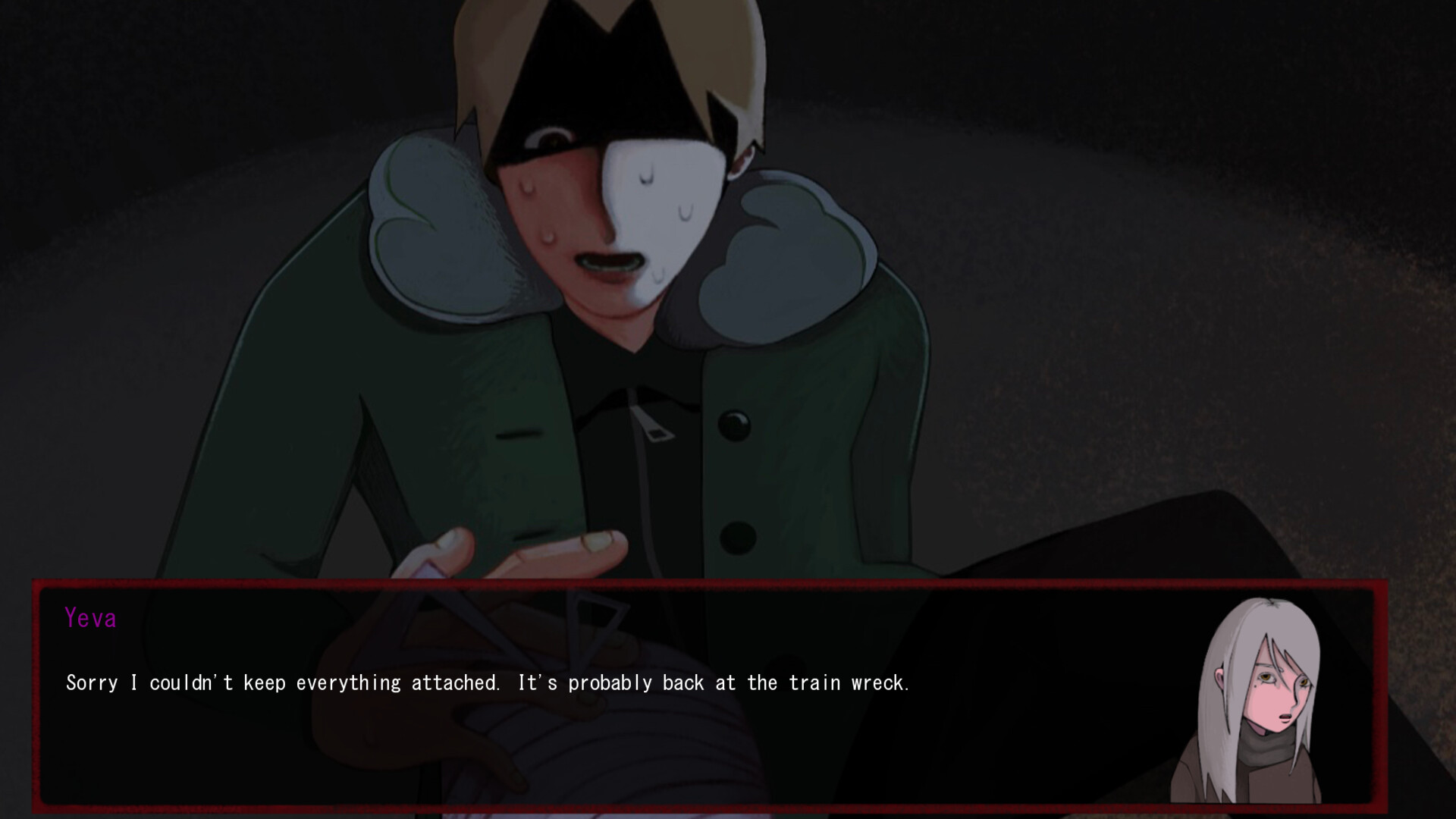Click Yeva's mole below her eye
The image size is (1456, 819).
[1255, 687]
